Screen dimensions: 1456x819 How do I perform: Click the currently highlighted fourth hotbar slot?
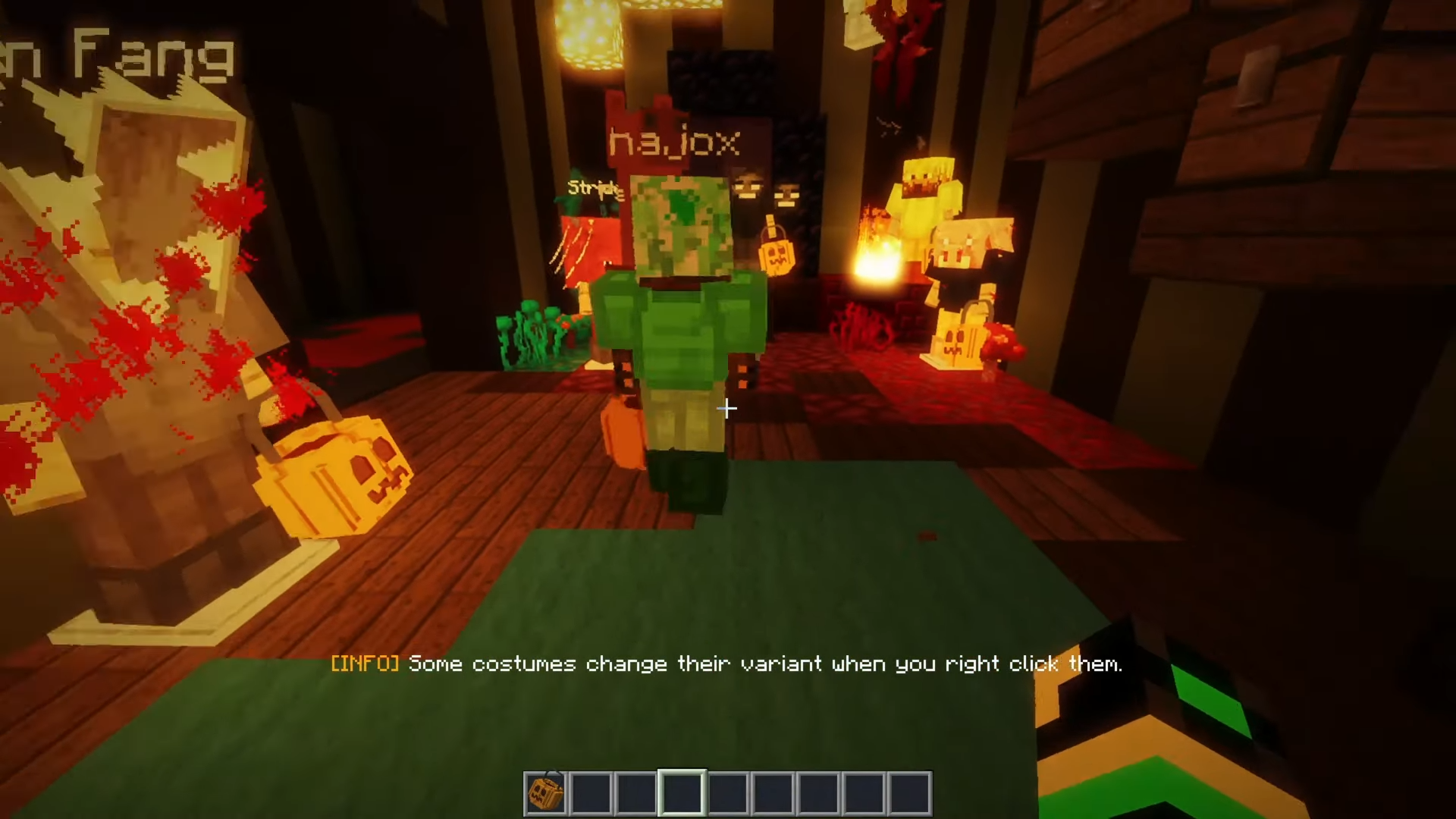[x=681, y=792]
